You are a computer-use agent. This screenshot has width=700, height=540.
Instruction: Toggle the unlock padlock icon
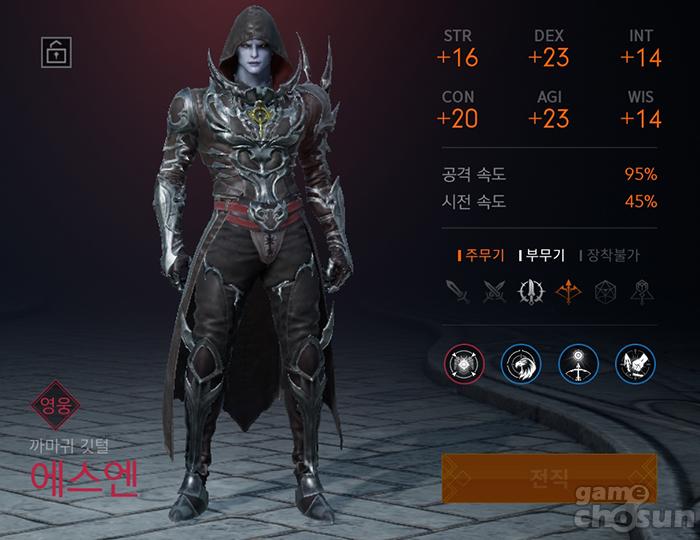[x=54, y=52]
